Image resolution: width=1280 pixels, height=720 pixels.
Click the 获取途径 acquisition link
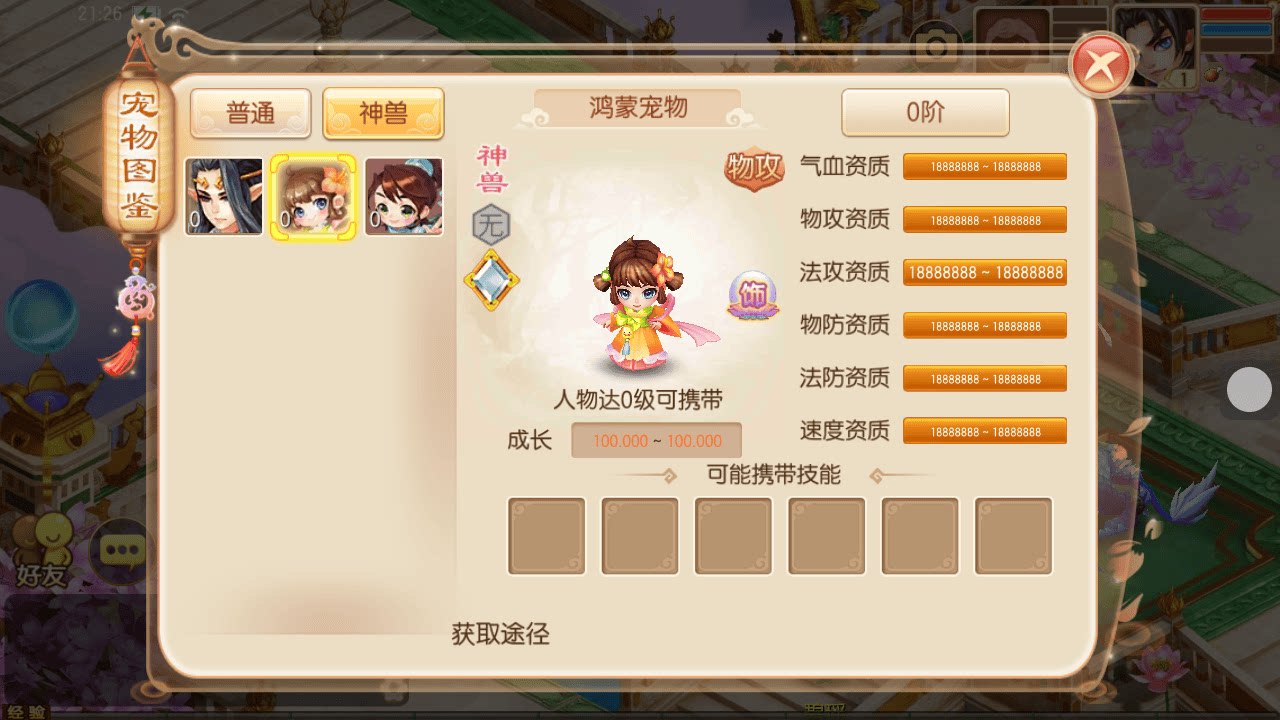[500, 634]
